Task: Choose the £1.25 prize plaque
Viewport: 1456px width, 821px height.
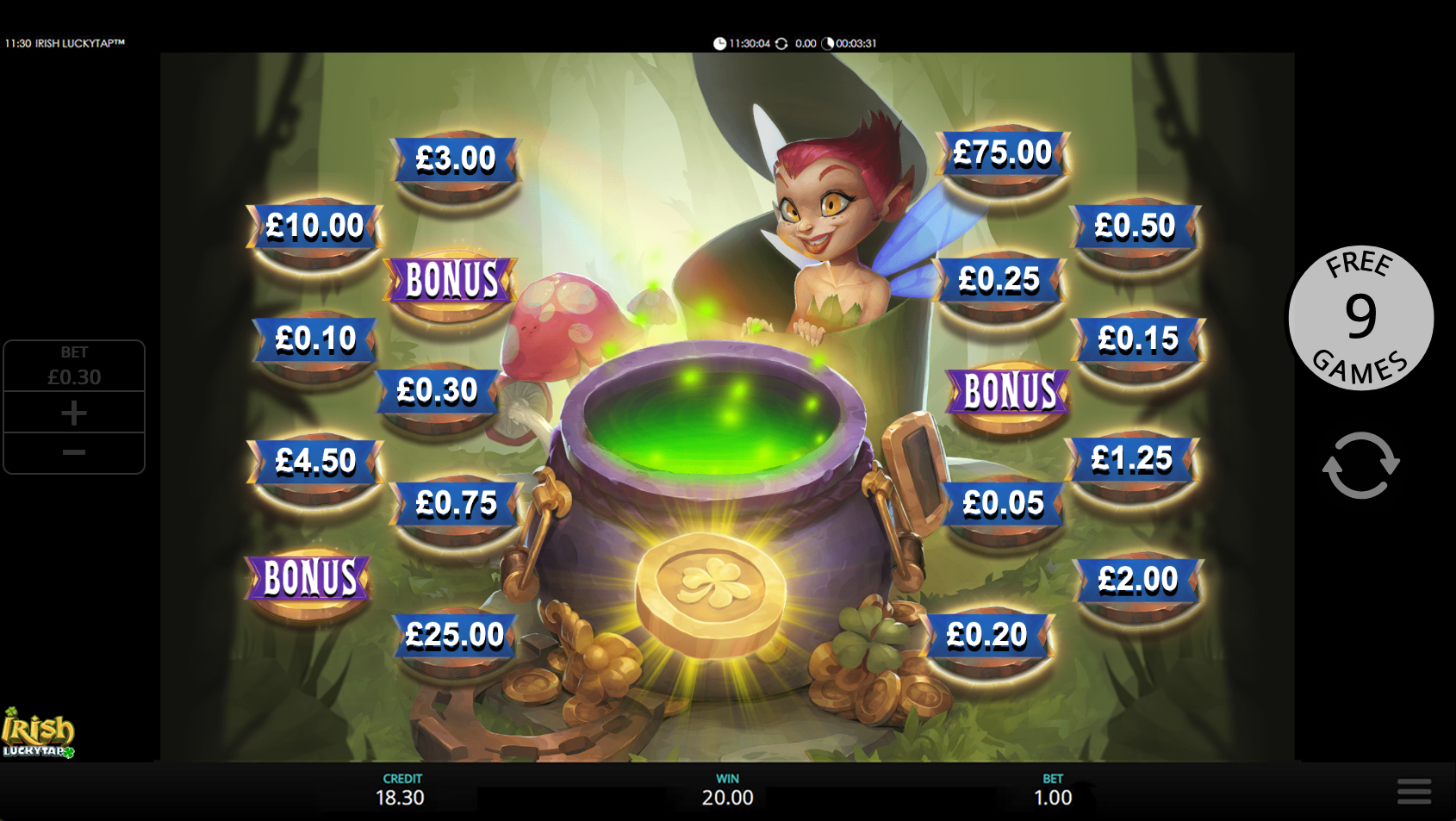Action: click(x=1131, y=459)
